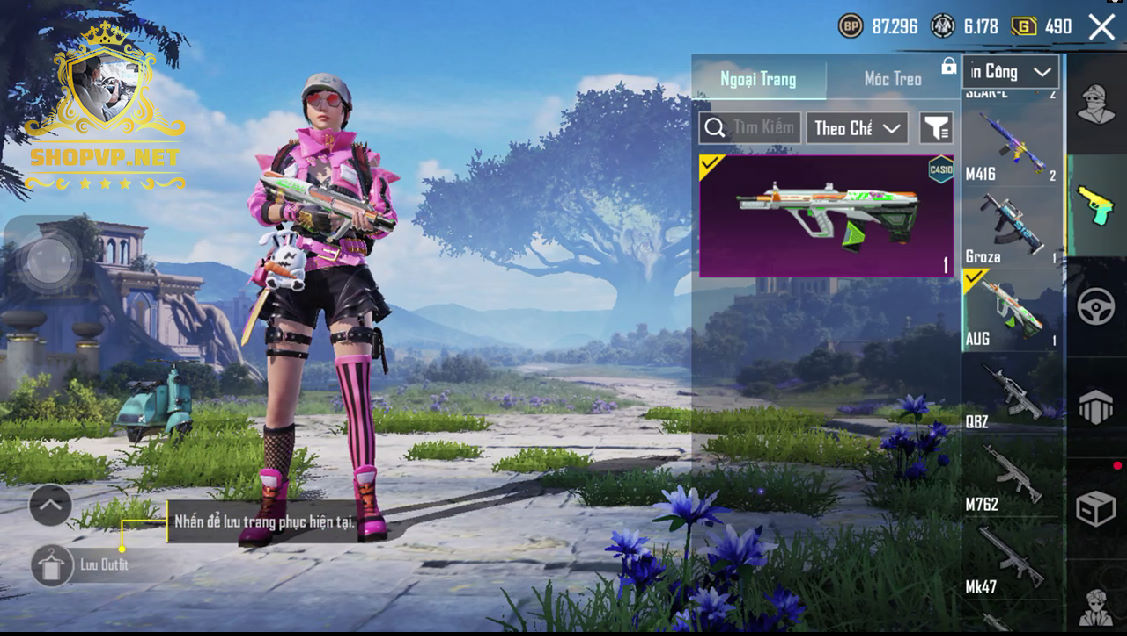This screenshot has height=636, width=1127.
Task: Save the current outfit with Lưu Outfit
Action: pos(49,566)
